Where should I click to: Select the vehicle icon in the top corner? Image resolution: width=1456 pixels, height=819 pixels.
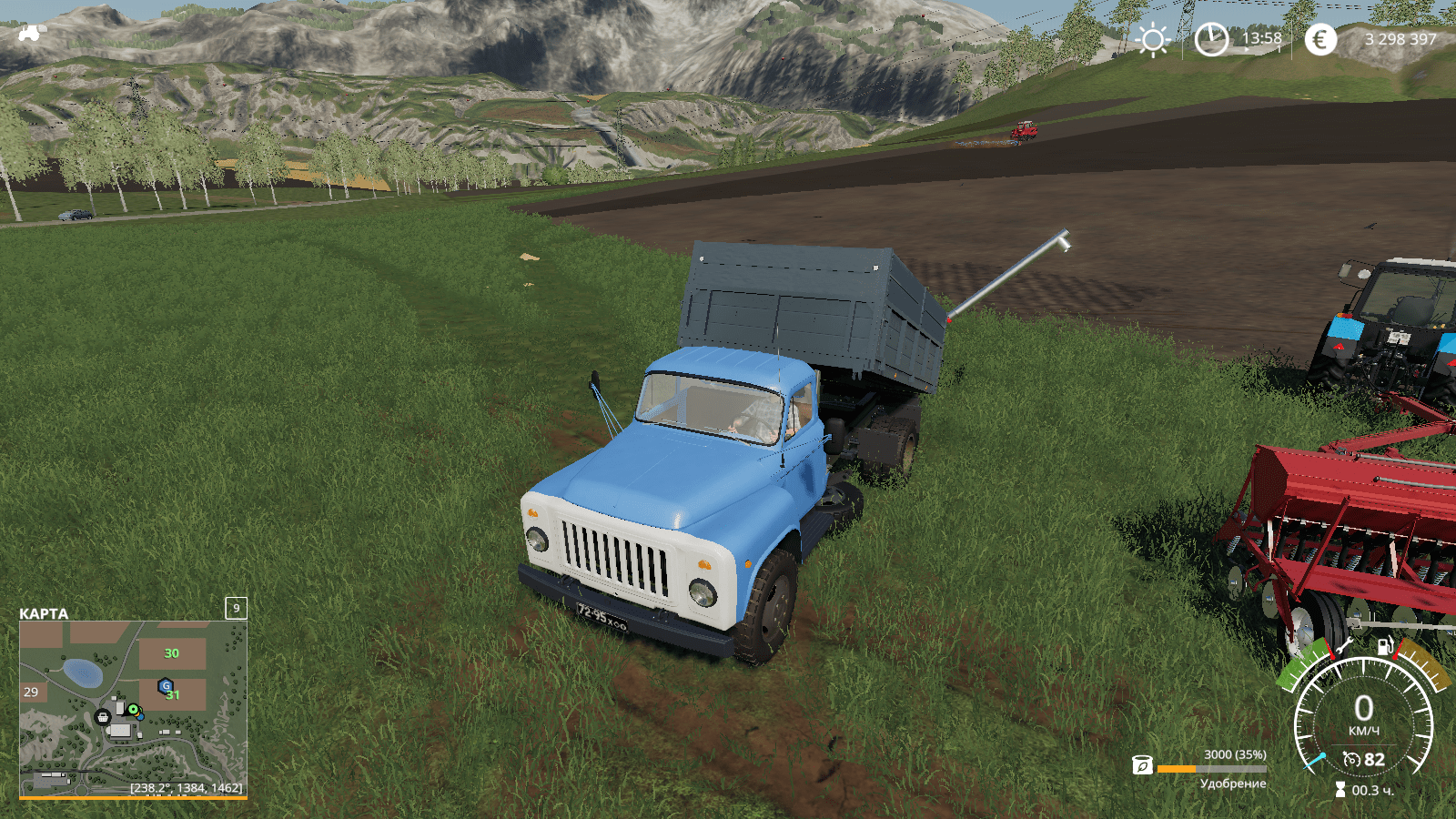pyautogui.click(x=30, y=34)
